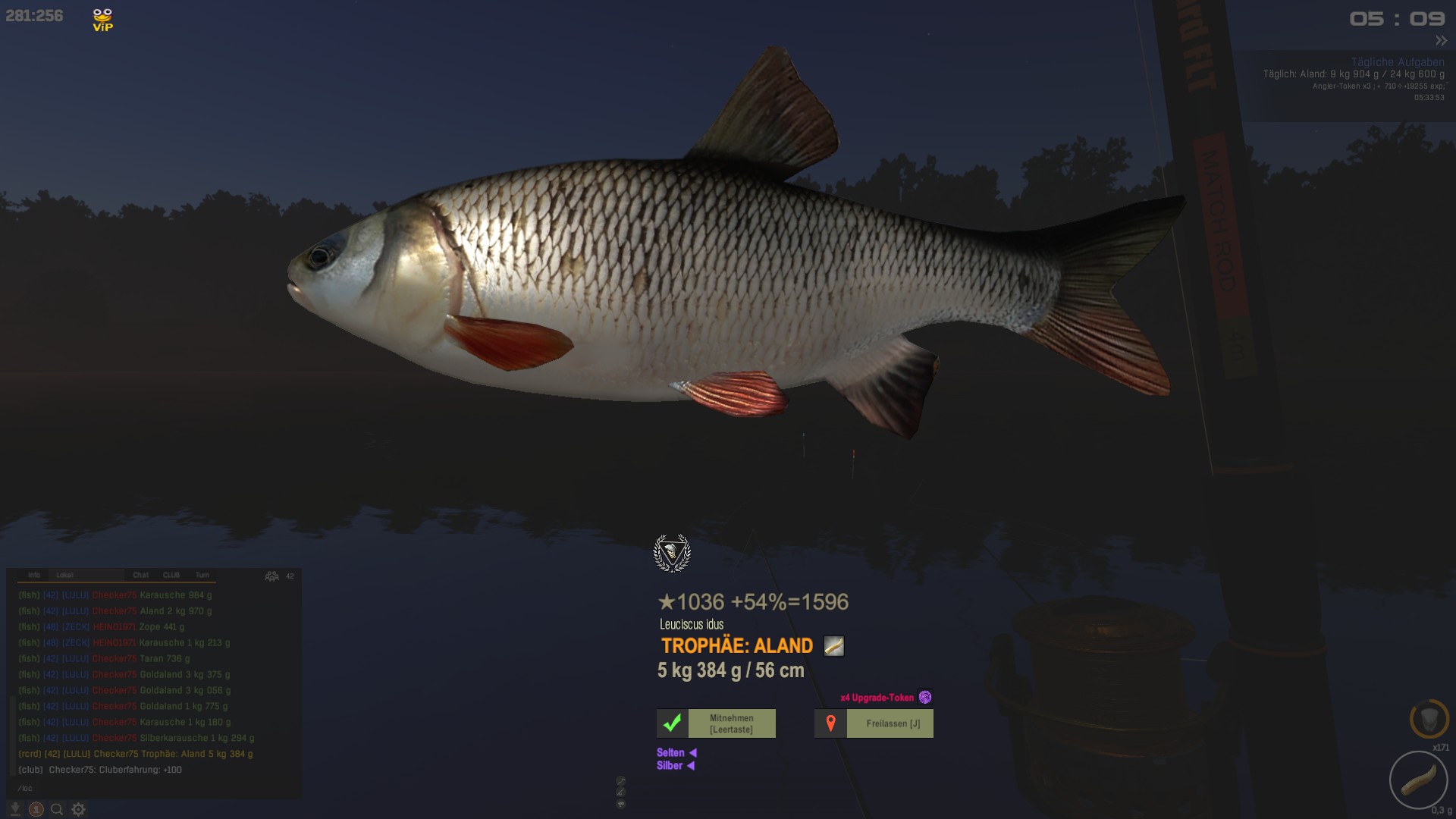
Task: Open the magnifying glass search icon
Action: click(57, 809)
